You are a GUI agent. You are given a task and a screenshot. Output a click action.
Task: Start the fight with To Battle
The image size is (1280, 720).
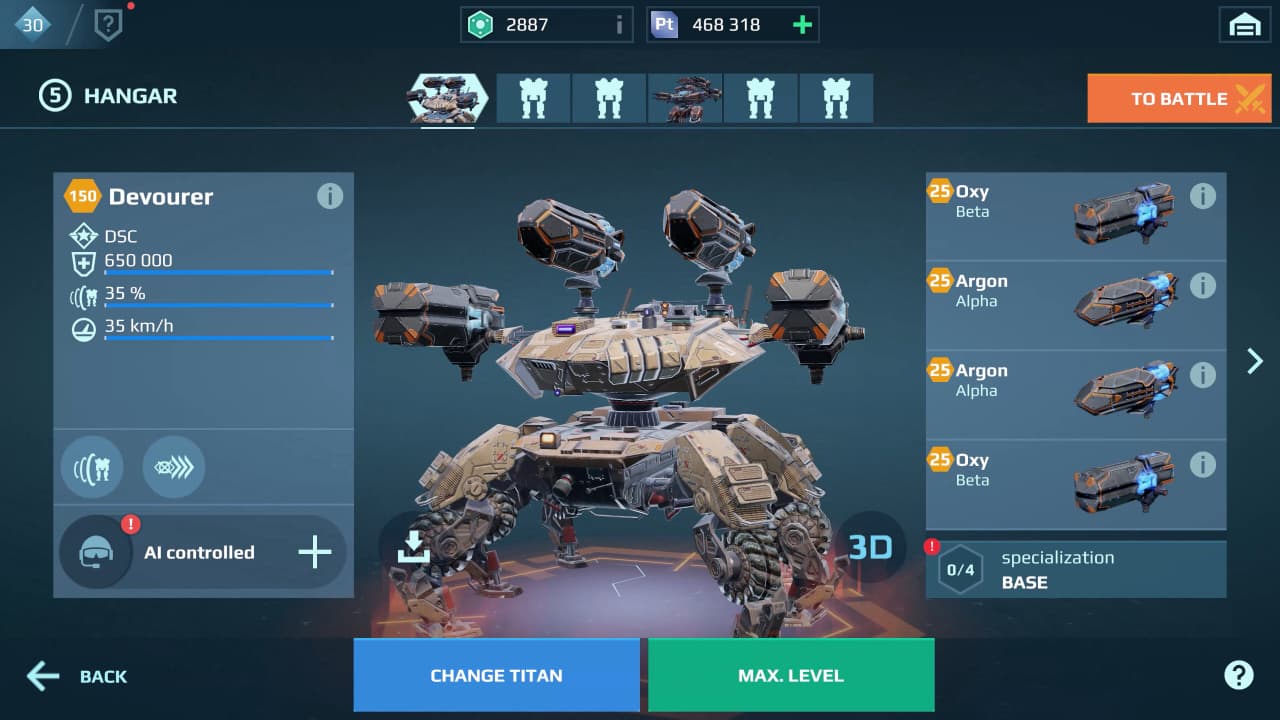pos(1179,99)
